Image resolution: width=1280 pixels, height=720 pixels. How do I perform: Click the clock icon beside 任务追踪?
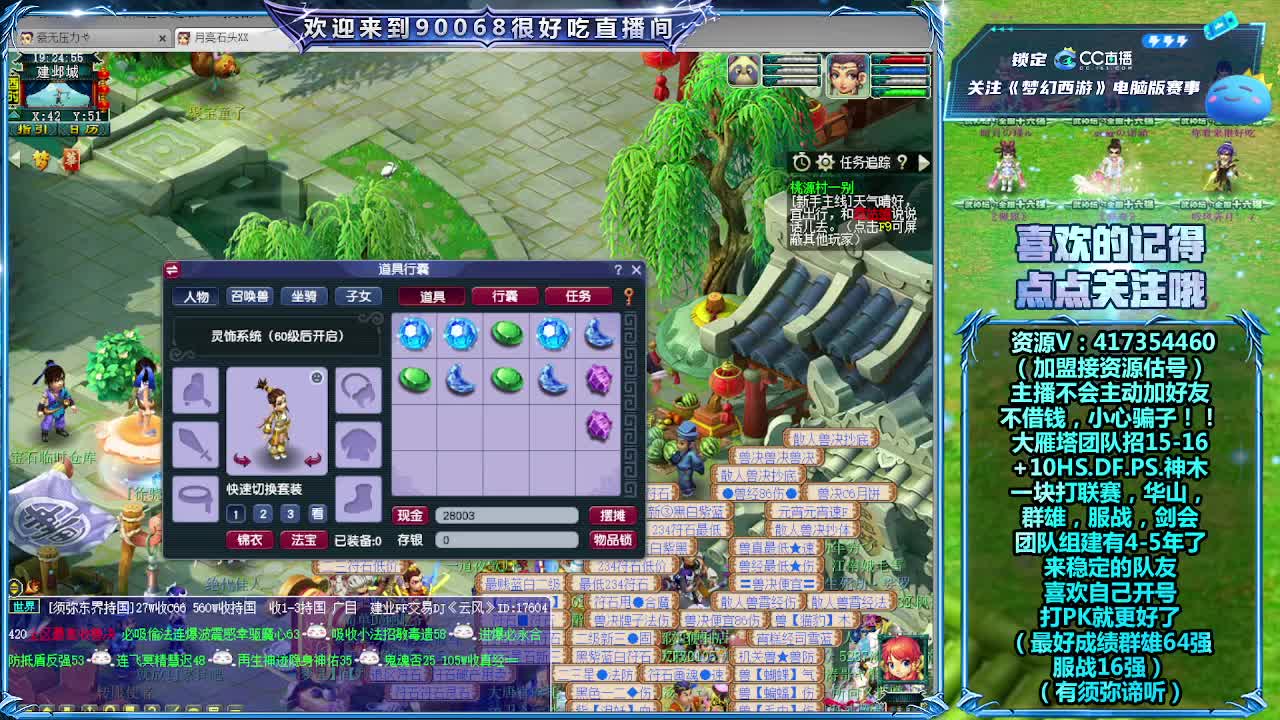[x=801, y=161]
